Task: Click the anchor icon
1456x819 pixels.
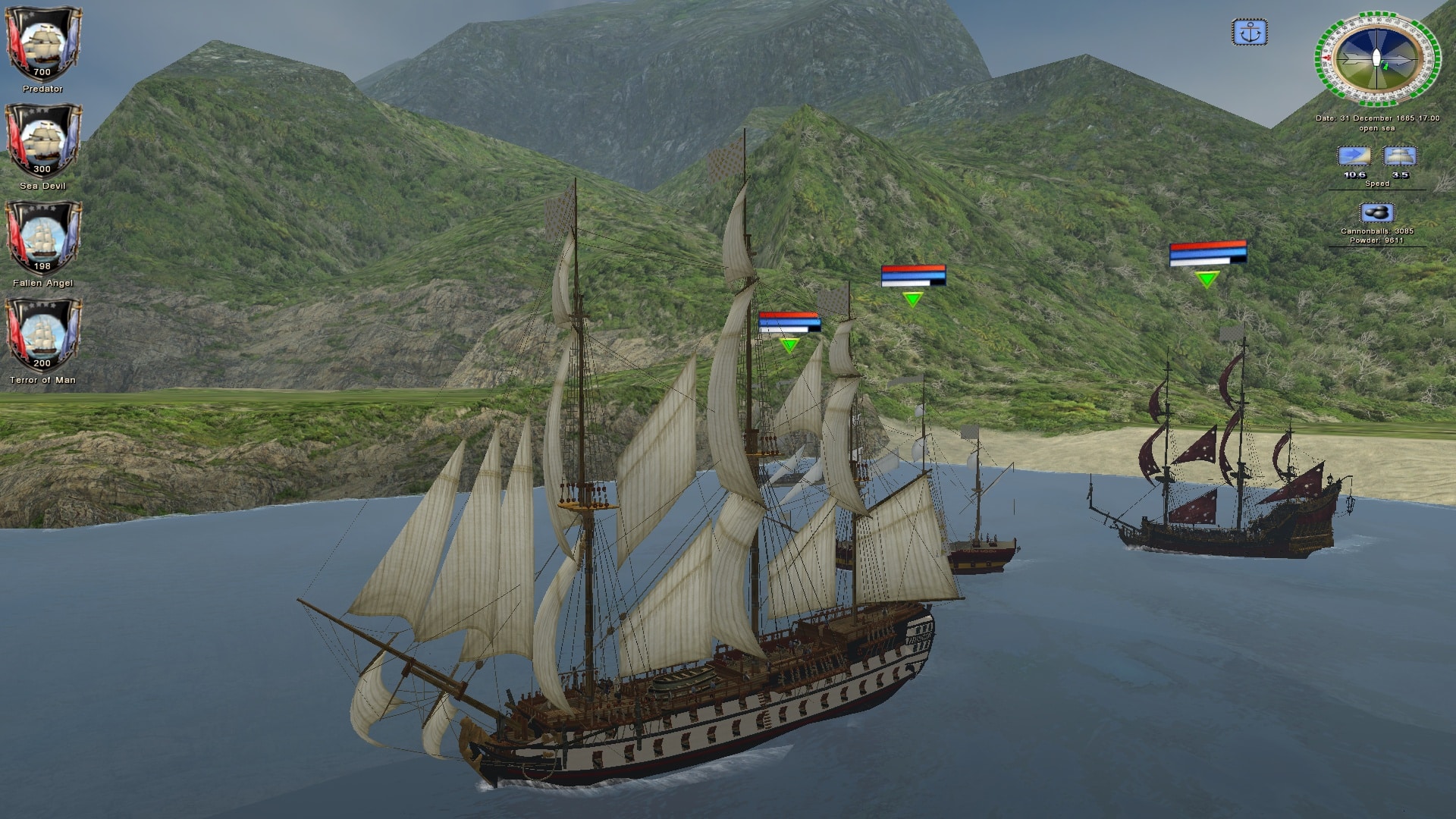Action: 1249,33
